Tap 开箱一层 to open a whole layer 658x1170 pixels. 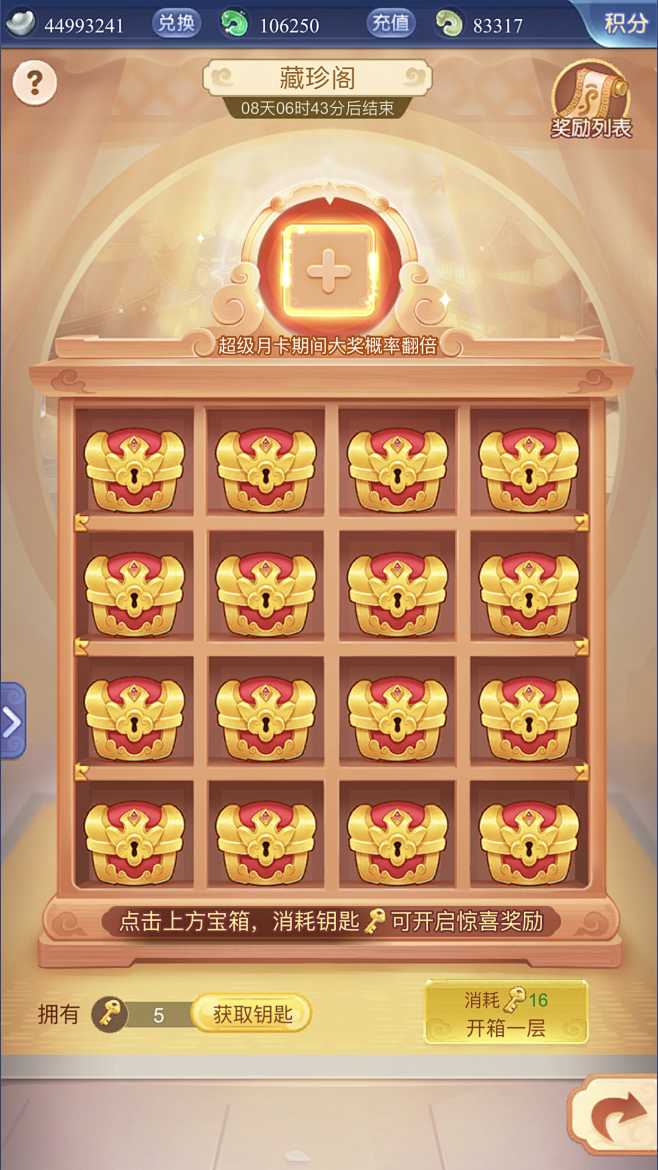point(506,1012)
